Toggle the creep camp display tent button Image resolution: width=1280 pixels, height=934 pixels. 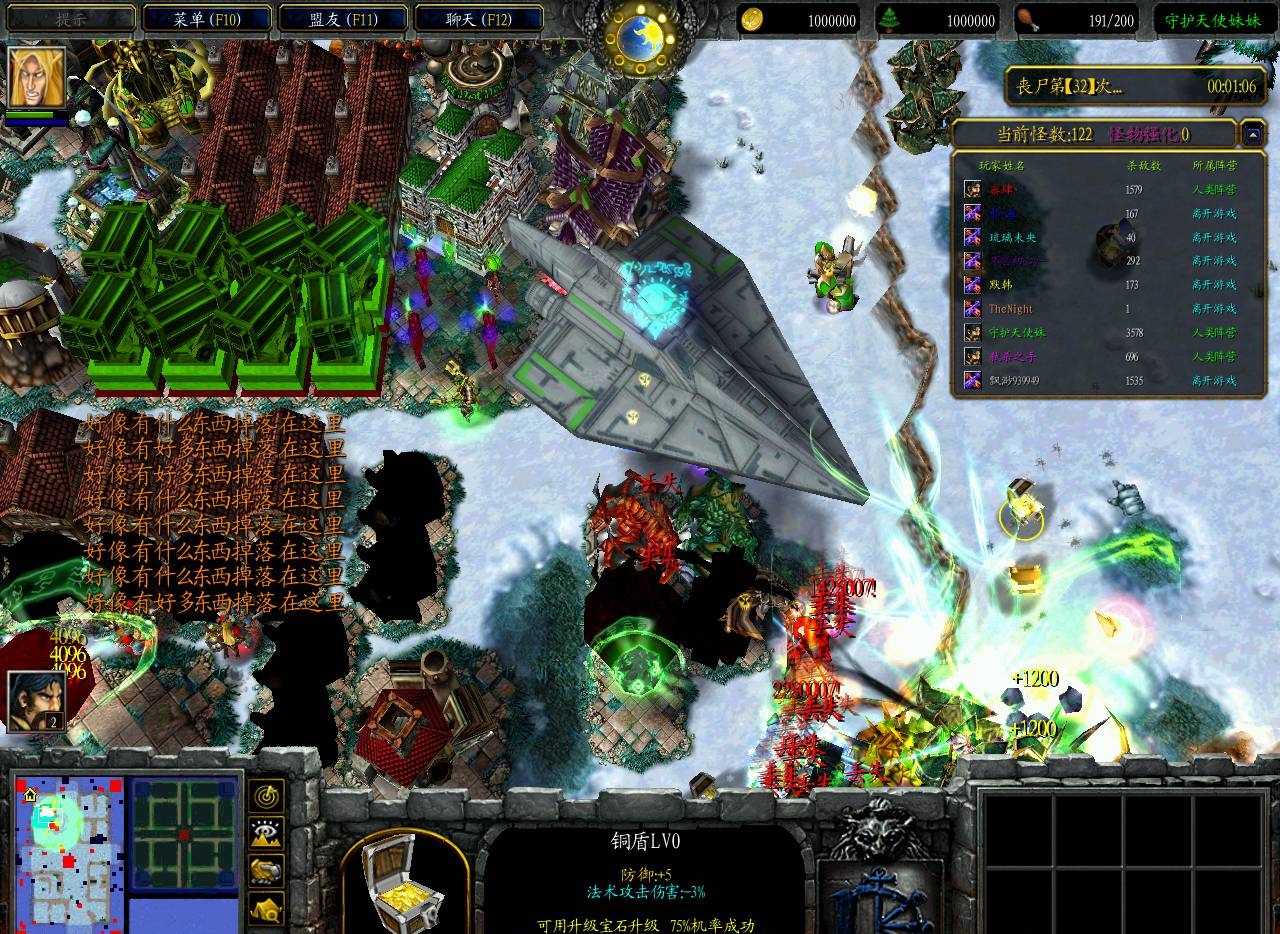[267, 907]
